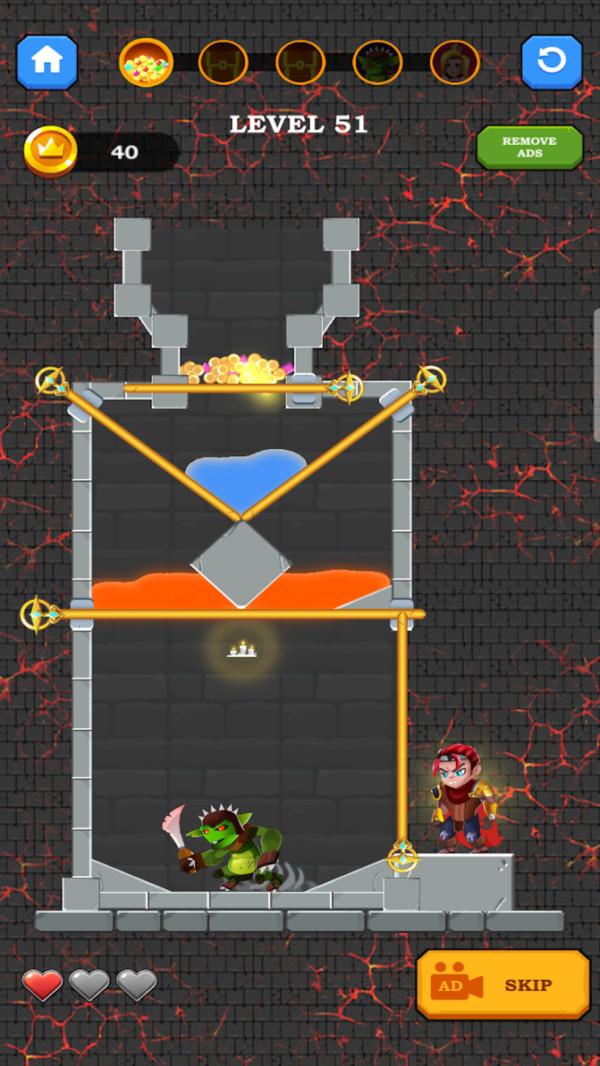The width and height of the screenshot is (600, 1066).
Task: Pull the right diagonal pin by its handle
Action: click(430, 380)
